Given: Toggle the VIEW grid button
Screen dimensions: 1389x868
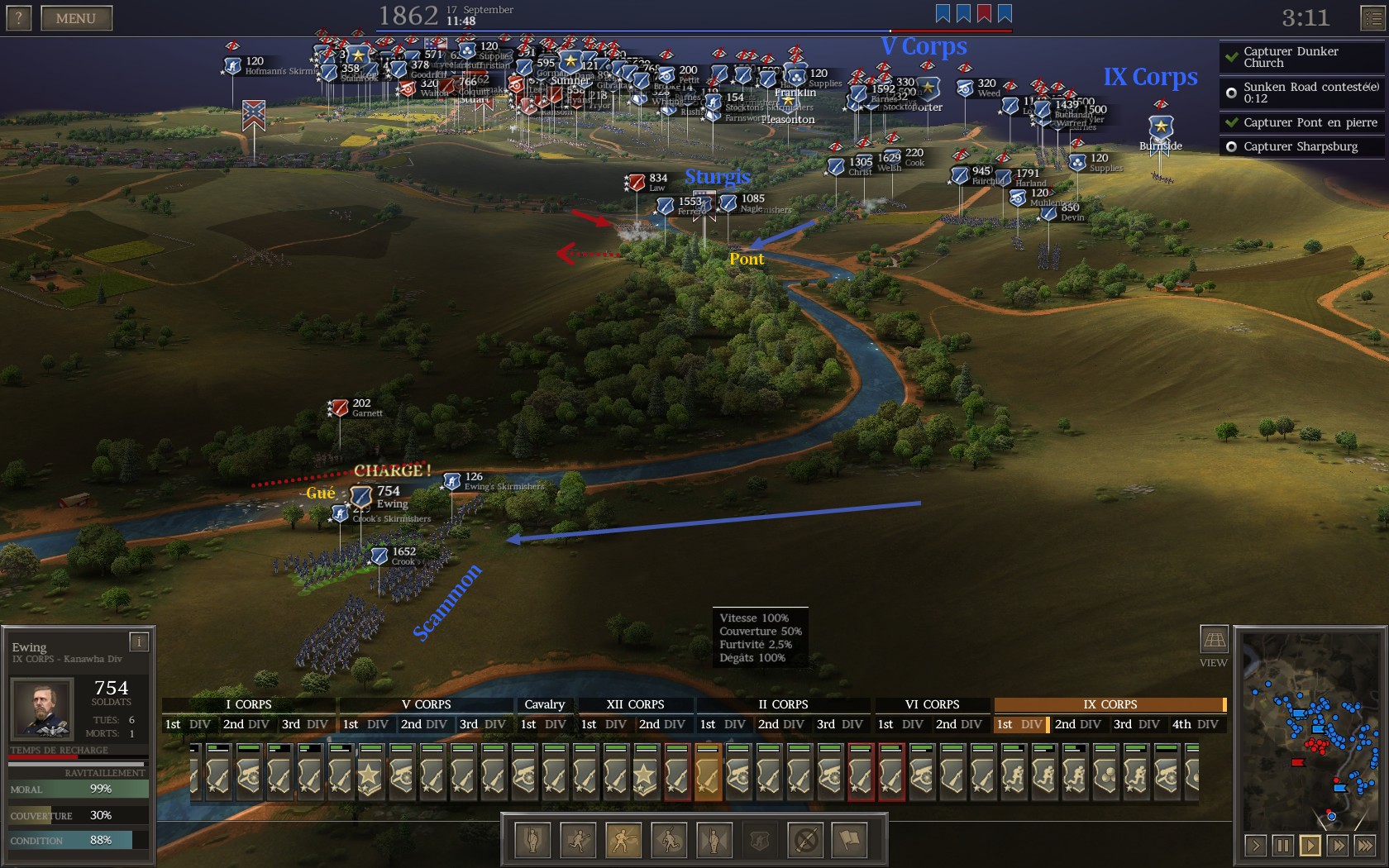Looking at the screenshot, I should click(x=1214, y=640).
